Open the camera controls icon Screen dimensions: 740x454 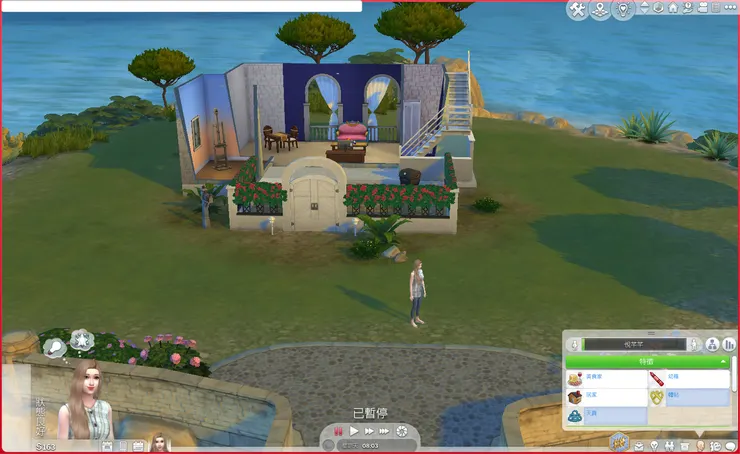click(x=702, y=8)
